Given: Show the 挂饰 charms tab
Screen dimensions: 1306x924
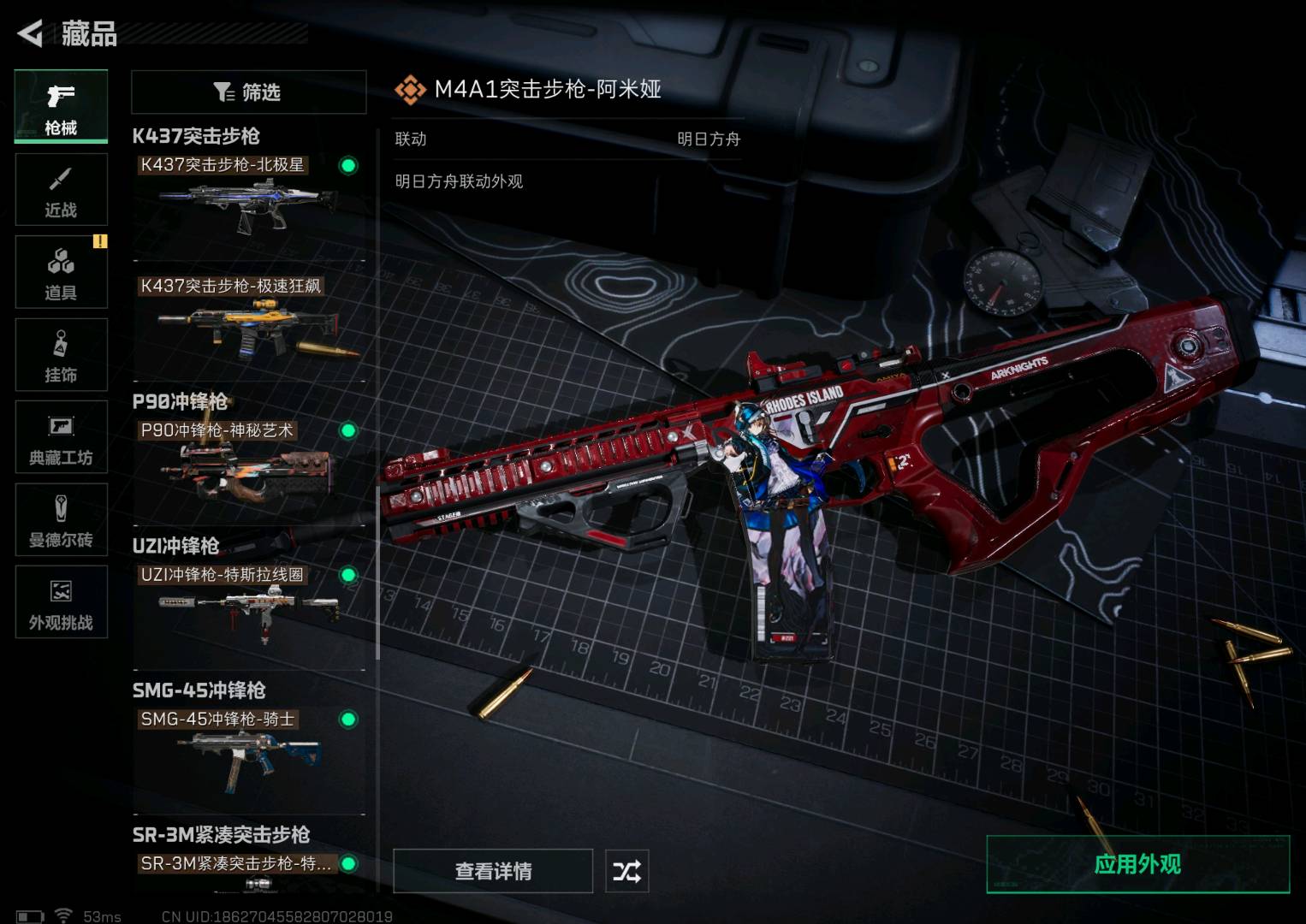Looking at the screenshot, I should 61,355.
